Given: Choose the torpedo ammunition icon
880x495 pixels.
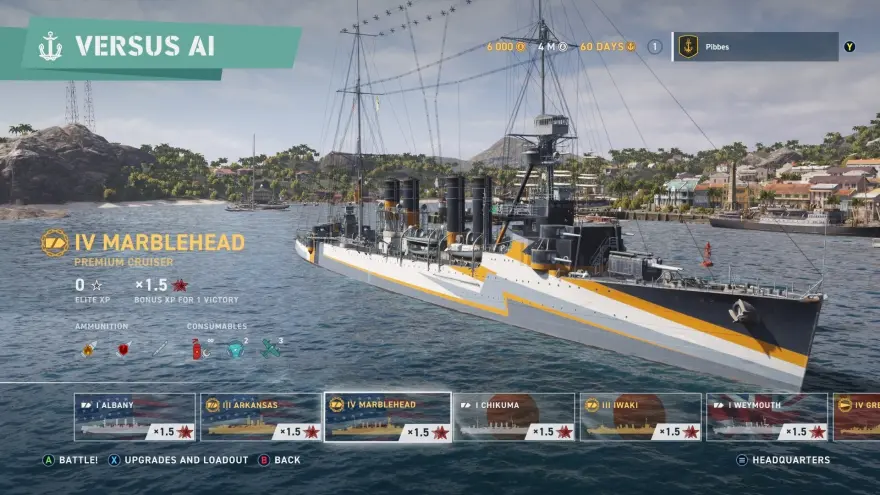Looking at the screenshot, I should [159, 349].
